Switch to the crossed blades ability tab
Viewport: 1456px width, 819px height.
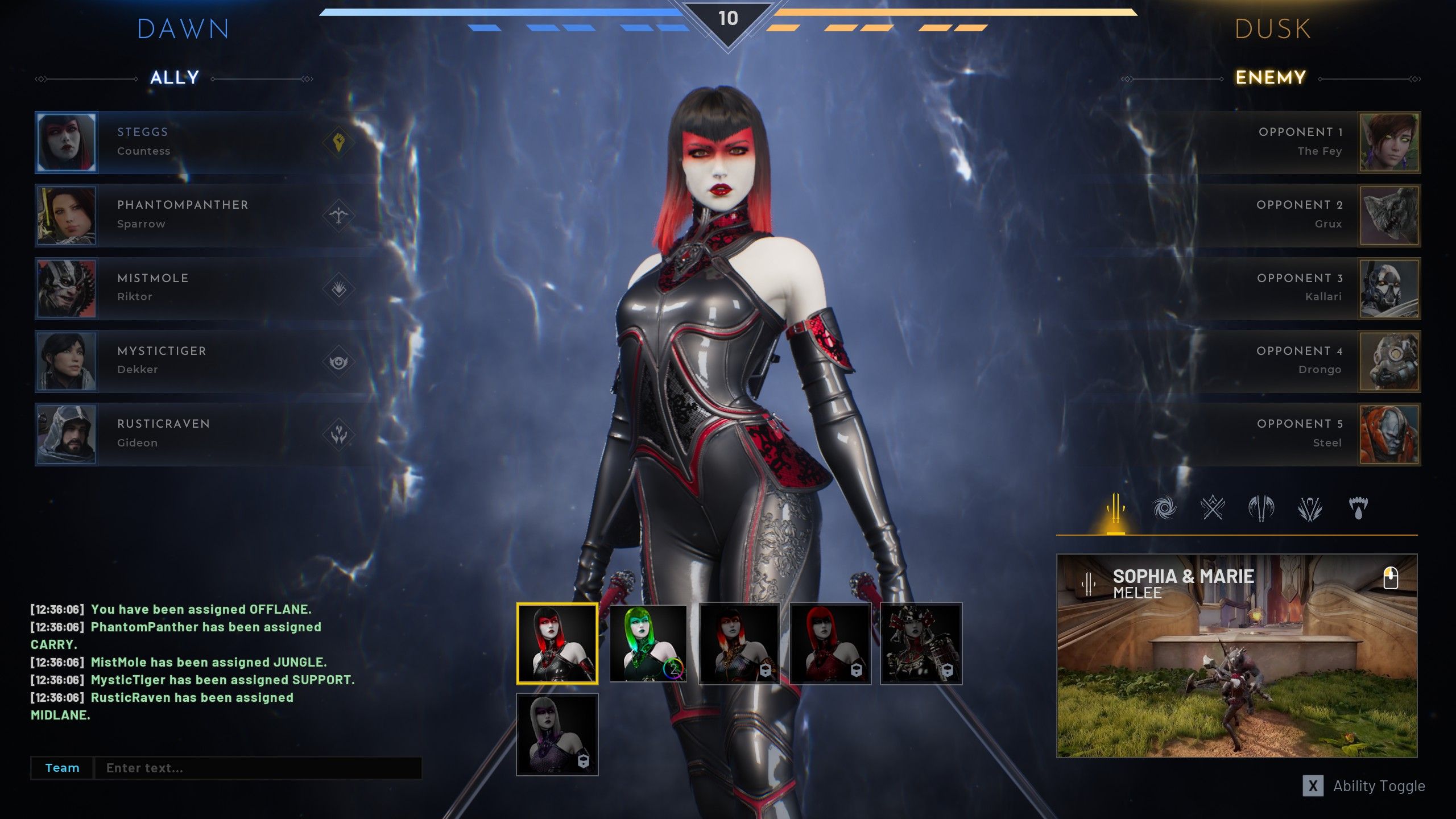[x=1213, y=508]
